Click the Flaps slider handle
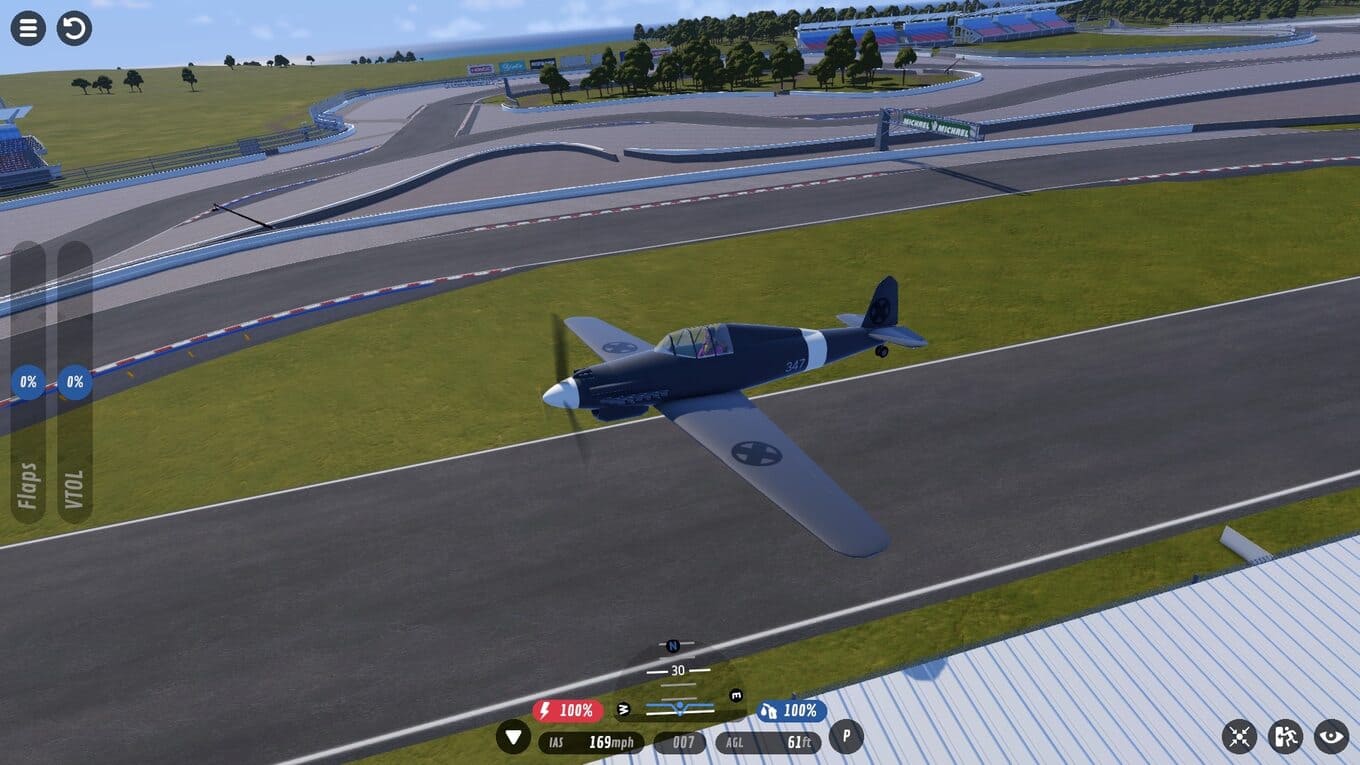The width and height of the screenshot is (1360, 765). click(x=28, y=382)
